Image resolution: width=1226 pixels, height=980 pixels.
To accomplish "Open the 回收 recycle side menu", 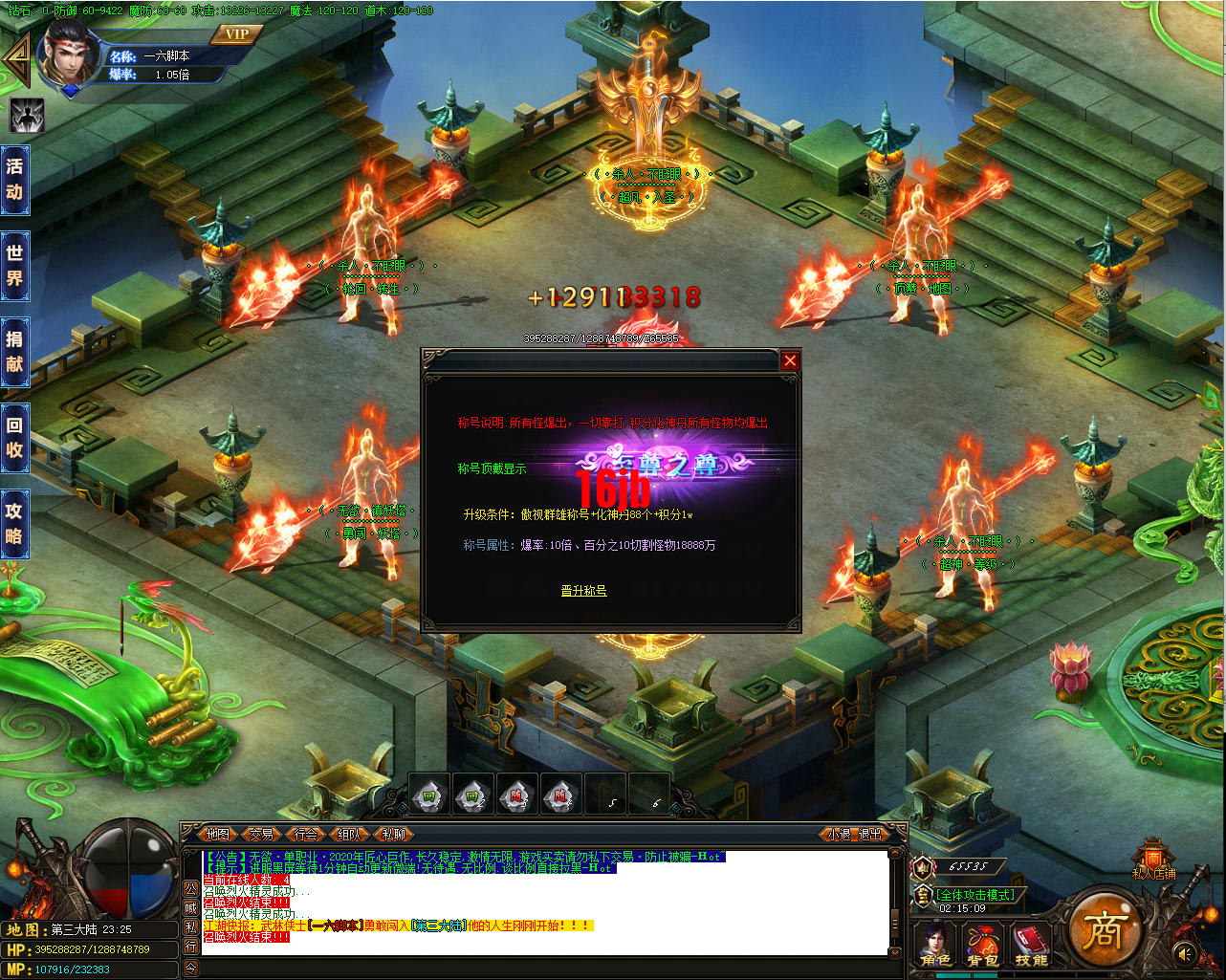I will pyautogui.click(x=14, y=437).
